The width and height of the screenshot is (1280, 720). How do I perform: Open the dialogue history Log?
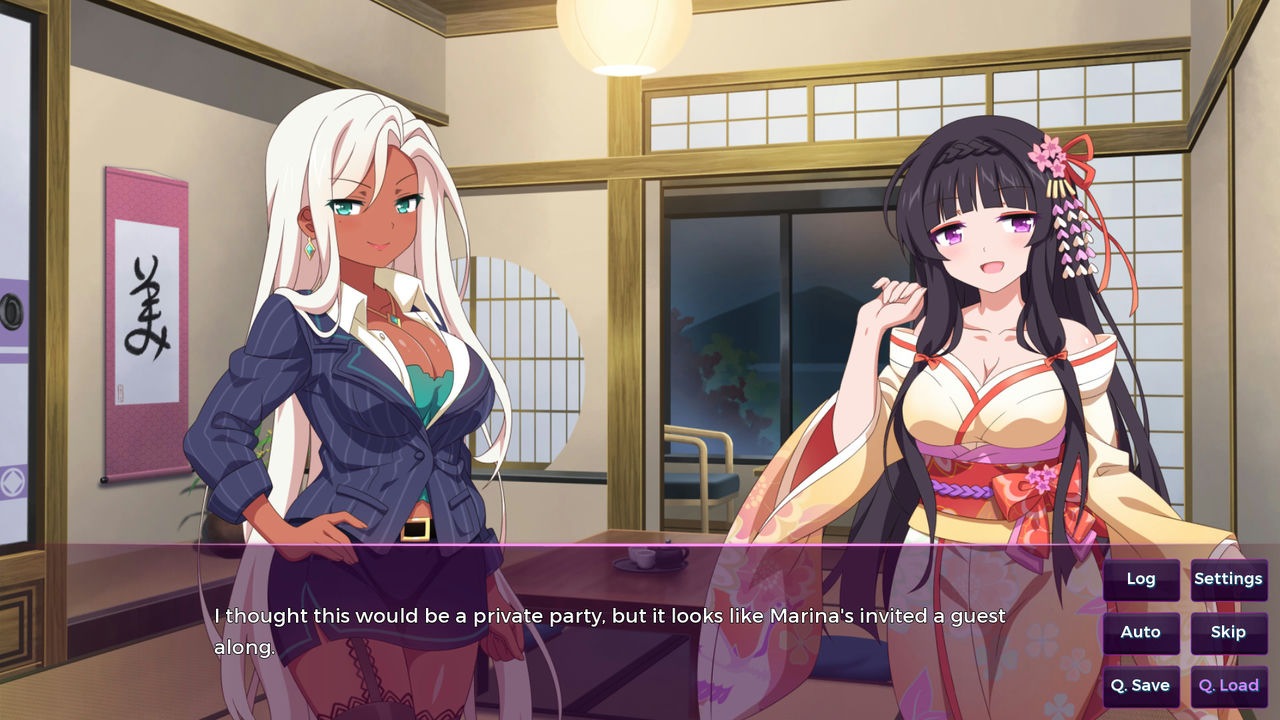click(1140, 579)
